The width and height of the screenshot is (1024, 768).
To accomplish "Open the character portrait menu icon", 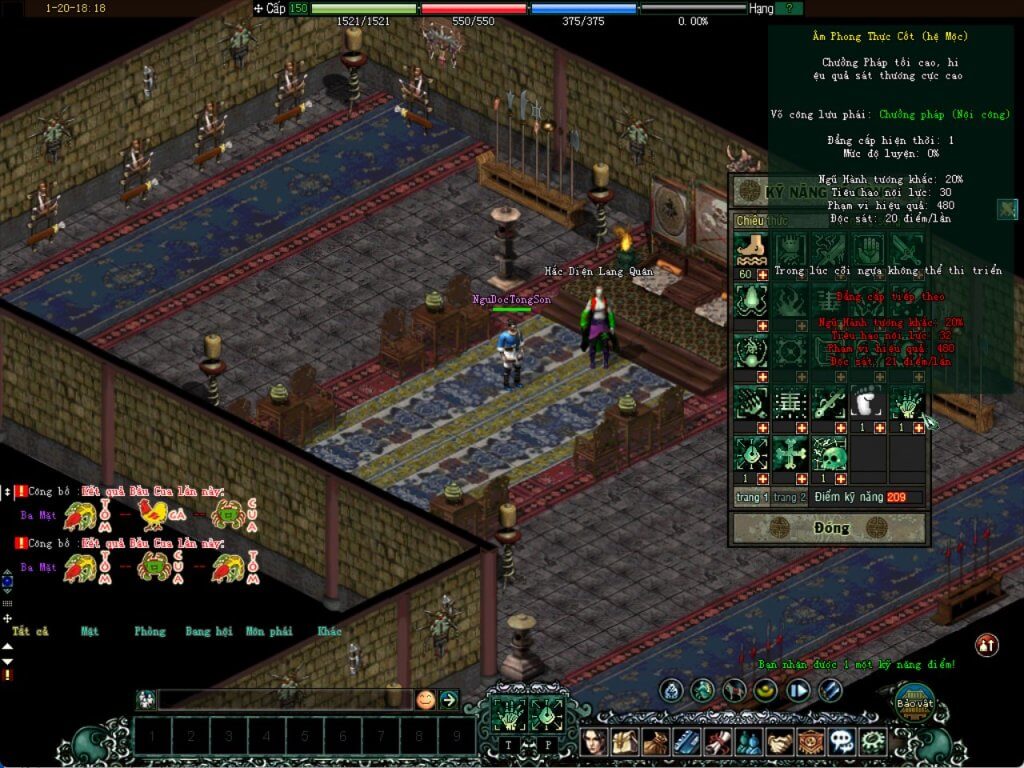I will 597,741.
